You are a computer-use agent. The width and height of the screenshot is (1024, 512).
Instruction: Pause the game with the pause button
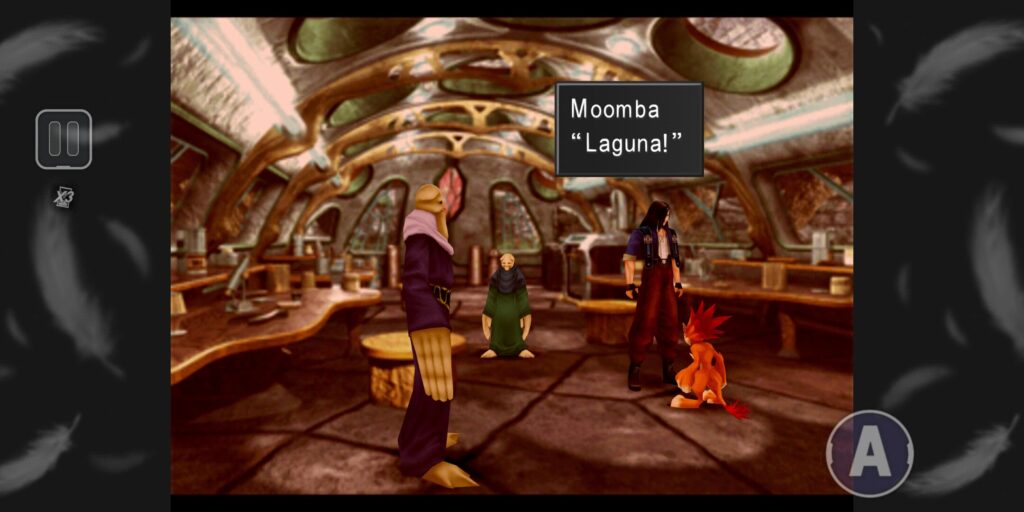[64, 139]
